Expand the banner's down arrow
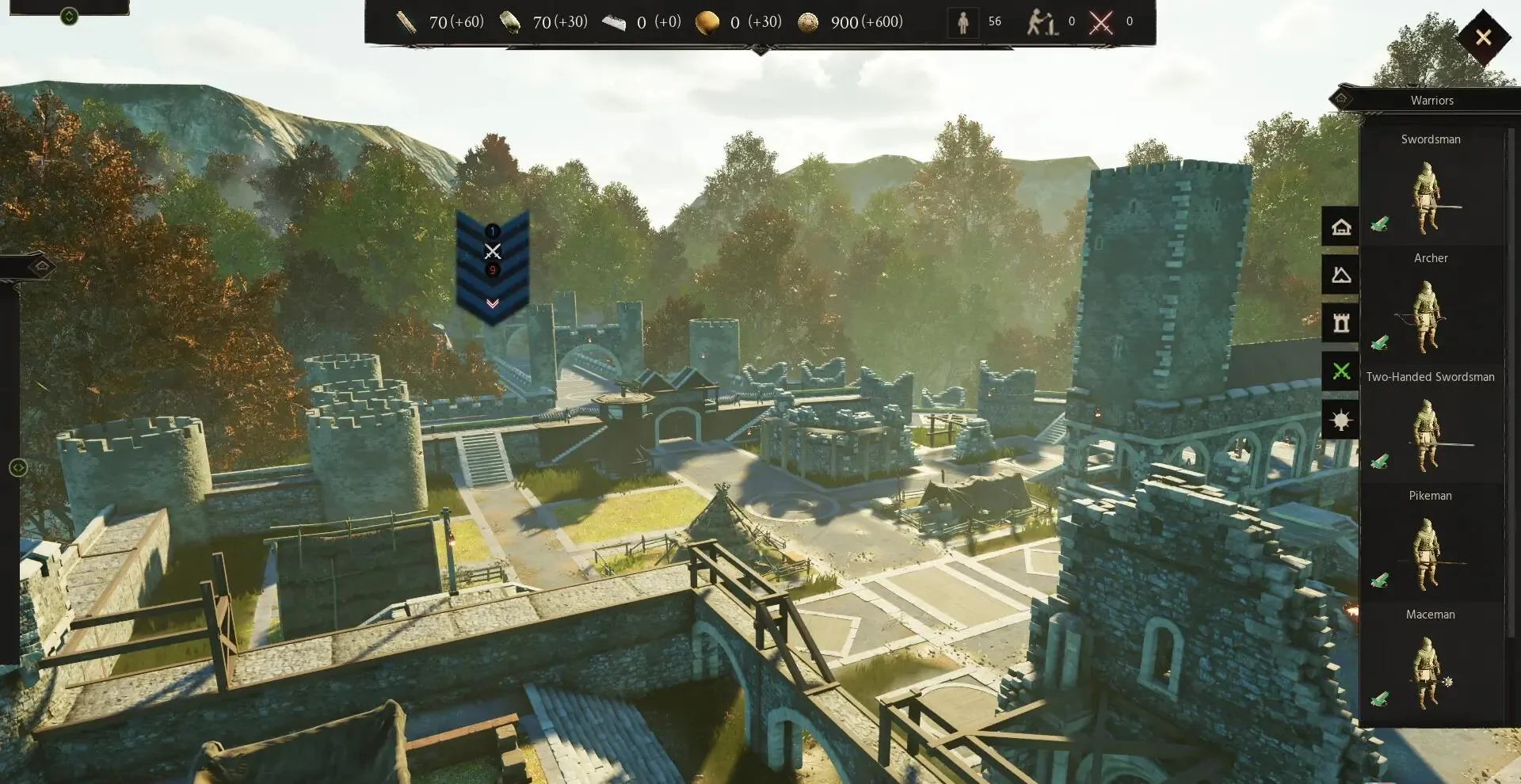 [x=492, y=304]
